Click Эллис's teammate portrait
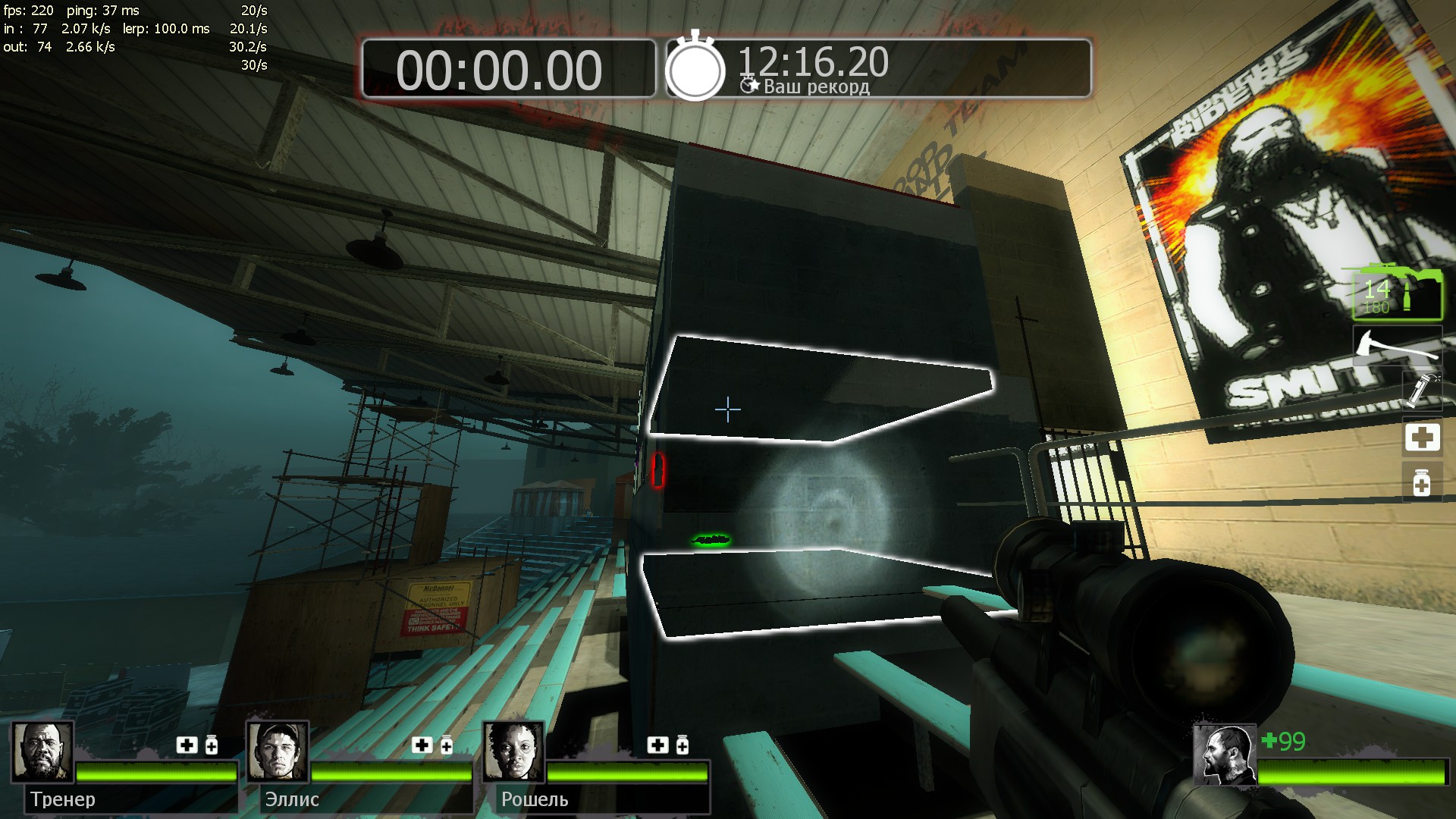The width and height of the screenshot is (1456, 819). [278, 752]
